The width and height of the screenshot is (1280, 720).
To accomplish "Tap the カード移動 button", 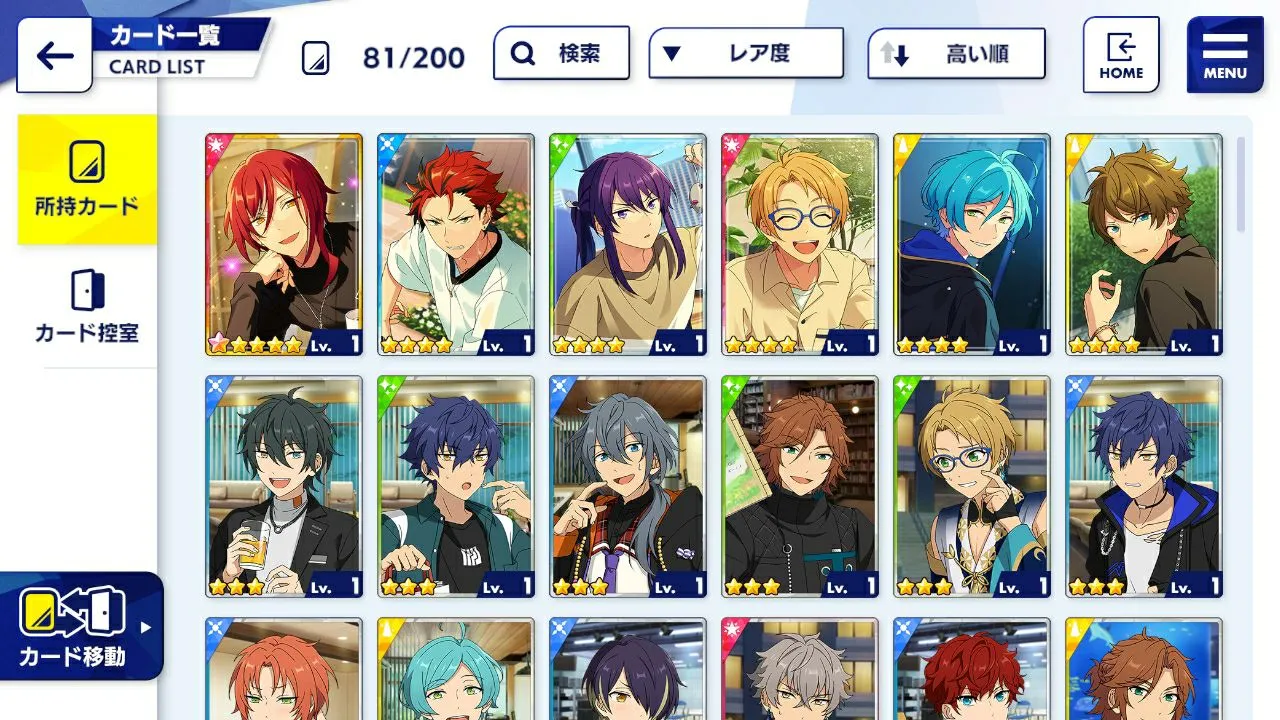I will tap(80, 626).
